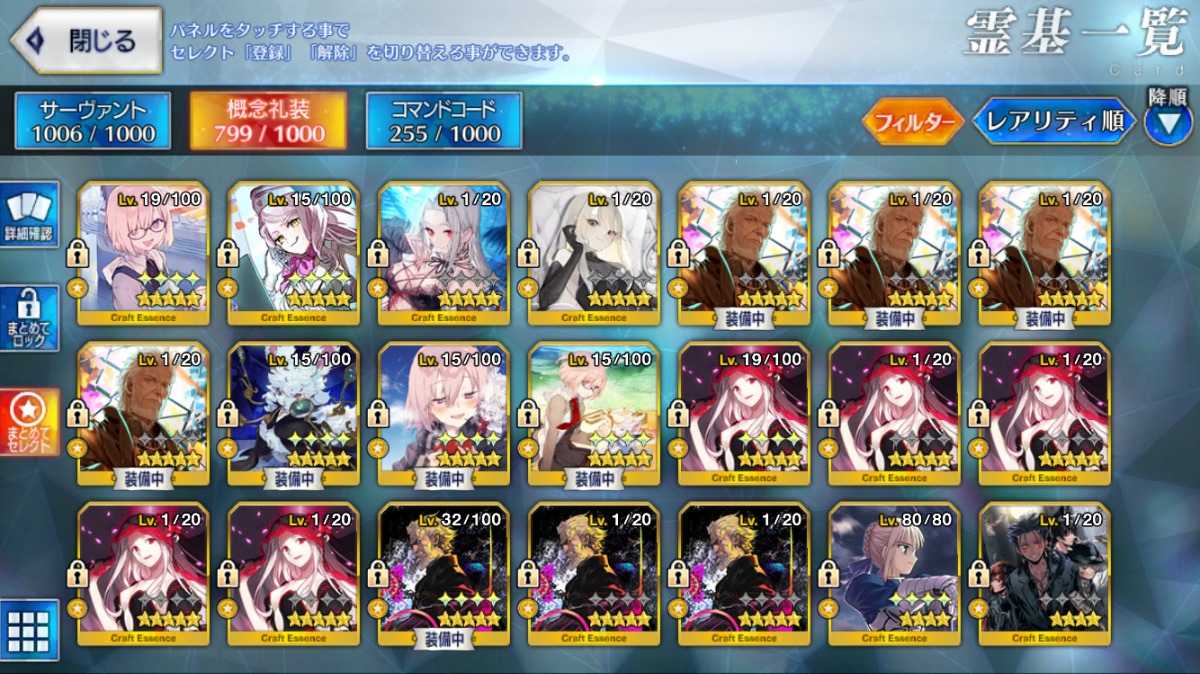
Task: Activate まとめてセレクト bulk select
Action: [30, 422]
